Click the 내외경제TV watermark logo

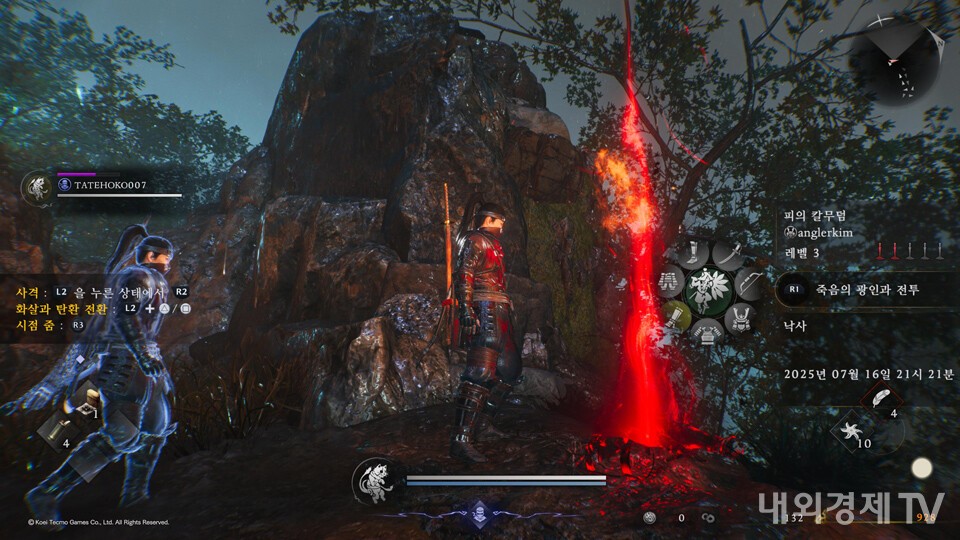850,507
